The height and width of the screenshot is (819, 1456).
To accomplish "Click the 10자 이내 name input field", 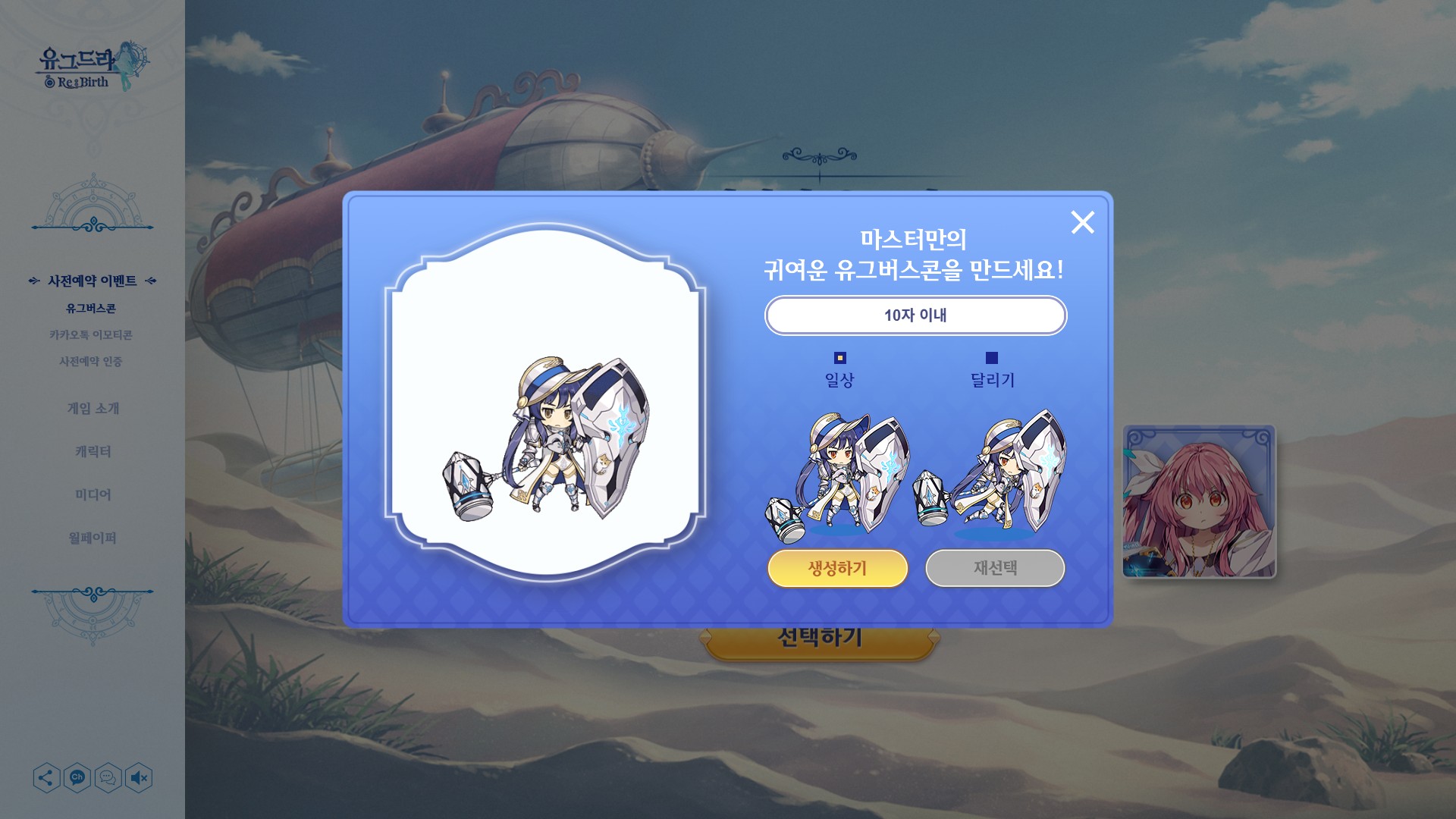I will (915, 315).
